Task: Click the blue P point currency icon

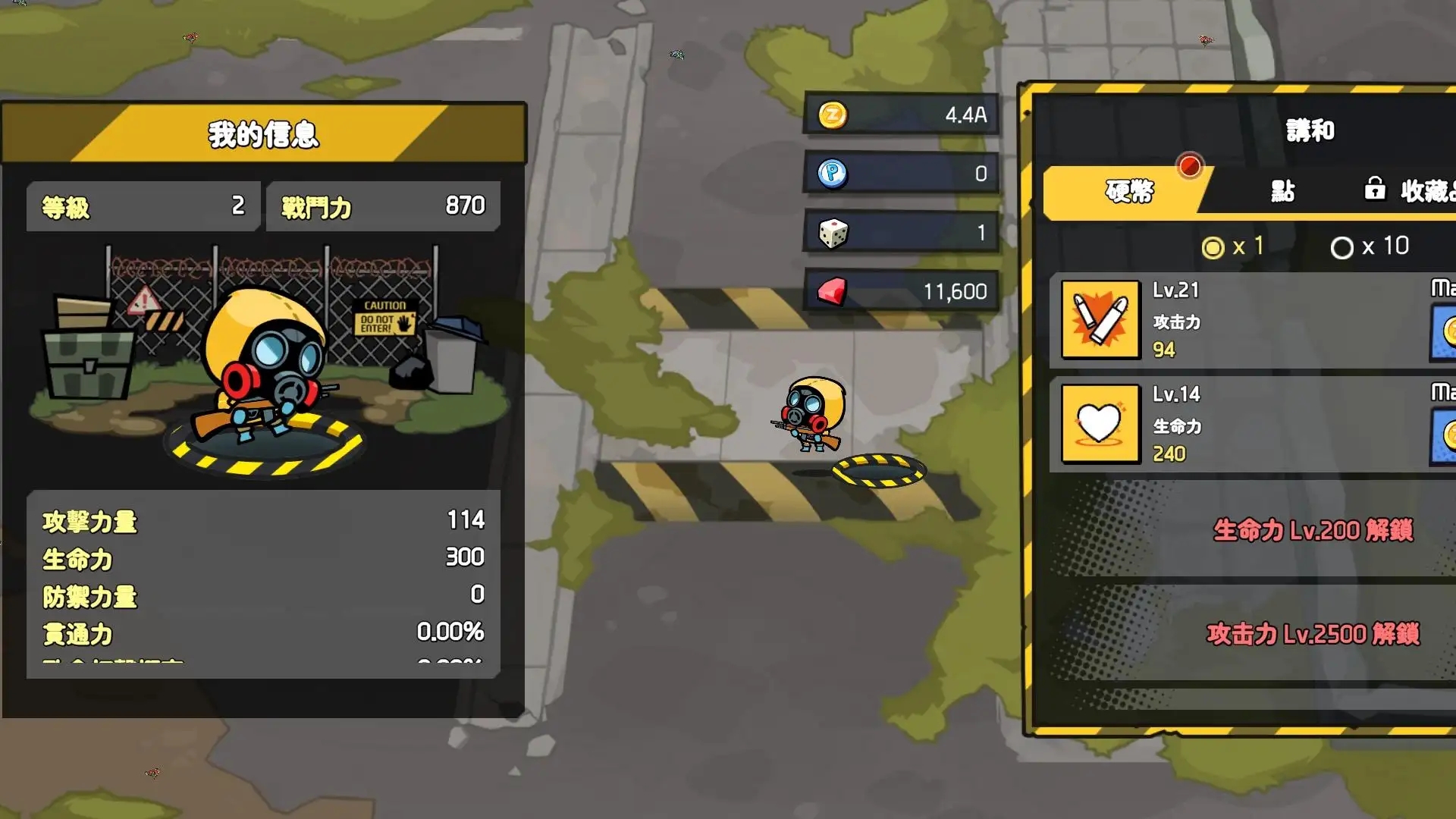Action: click(833, 174)
